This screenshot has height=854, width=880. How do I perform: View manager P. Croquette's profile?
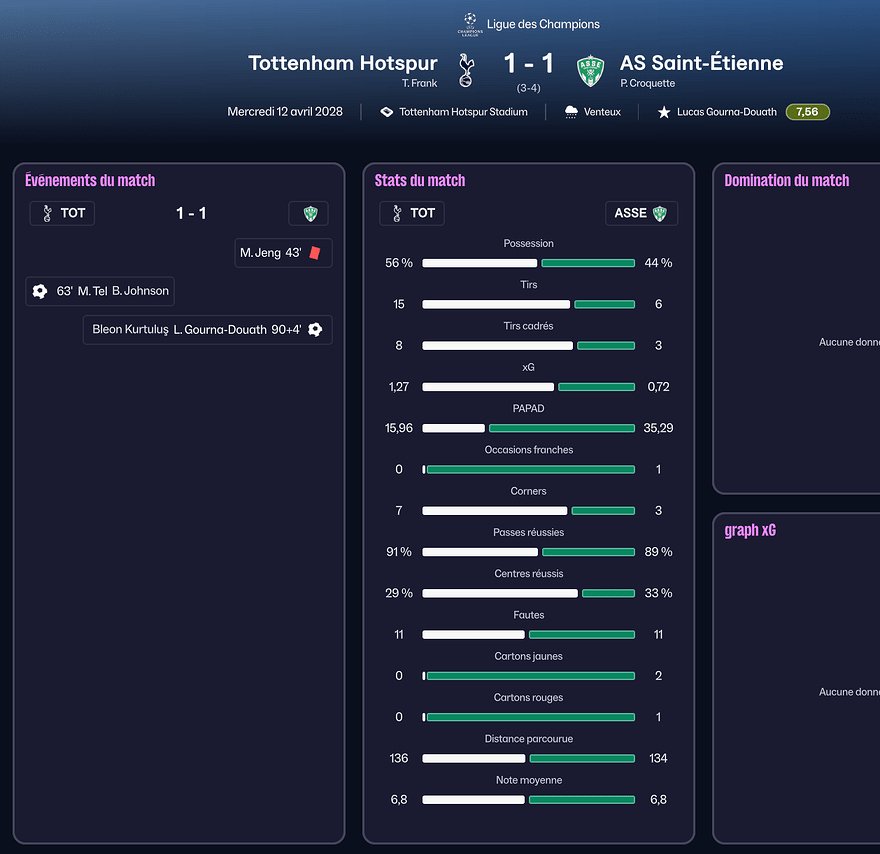pyautogui.click(x=647, y=84)
